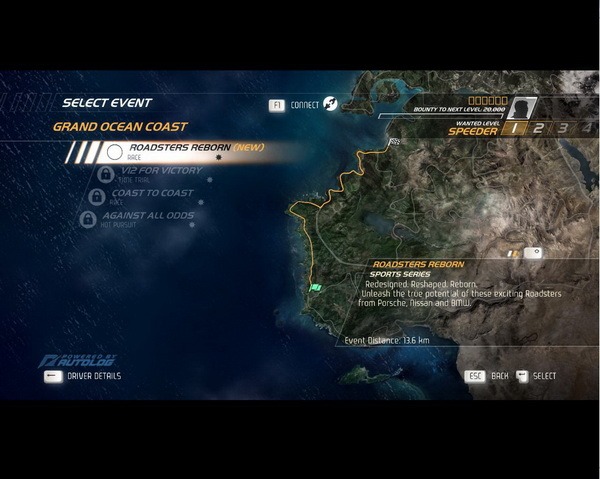
Task: Confirm with the Select button
Action: coord(536,376)
